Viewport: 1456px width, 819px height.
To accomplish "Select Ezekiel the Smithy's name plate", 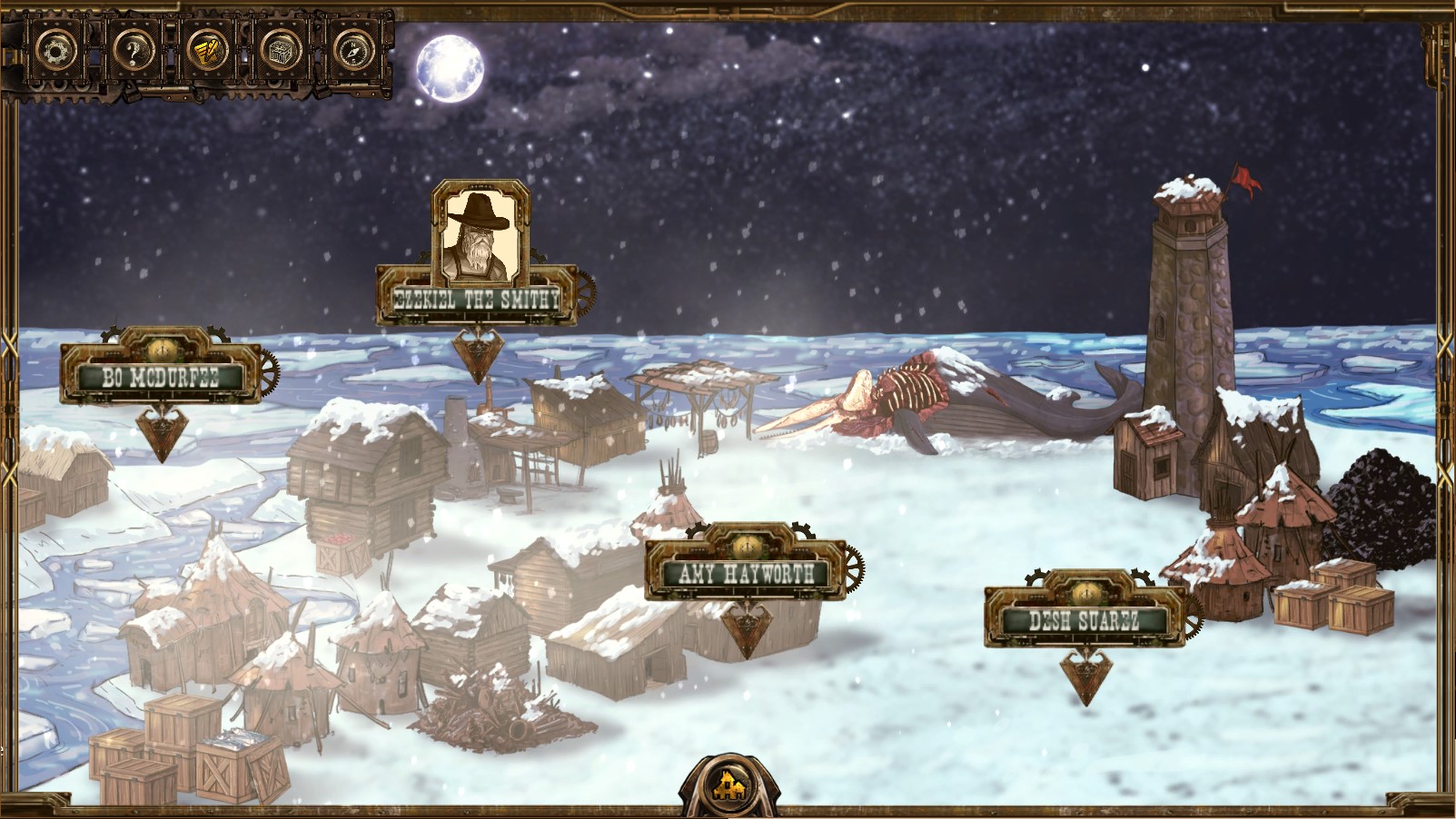I will (x=477, y=299).
